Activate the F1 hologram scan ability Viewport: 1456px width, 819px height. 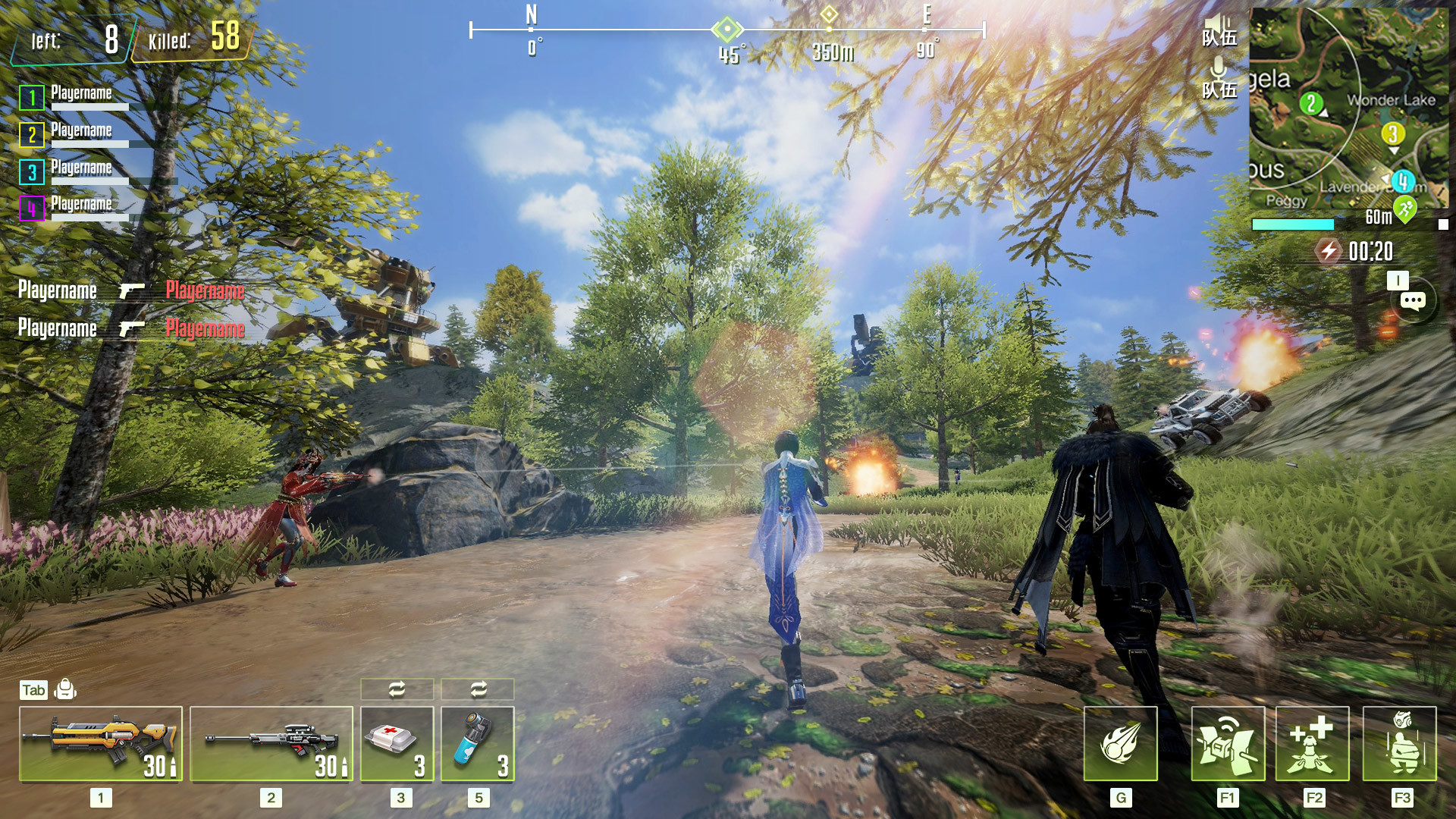[1228, 743]
